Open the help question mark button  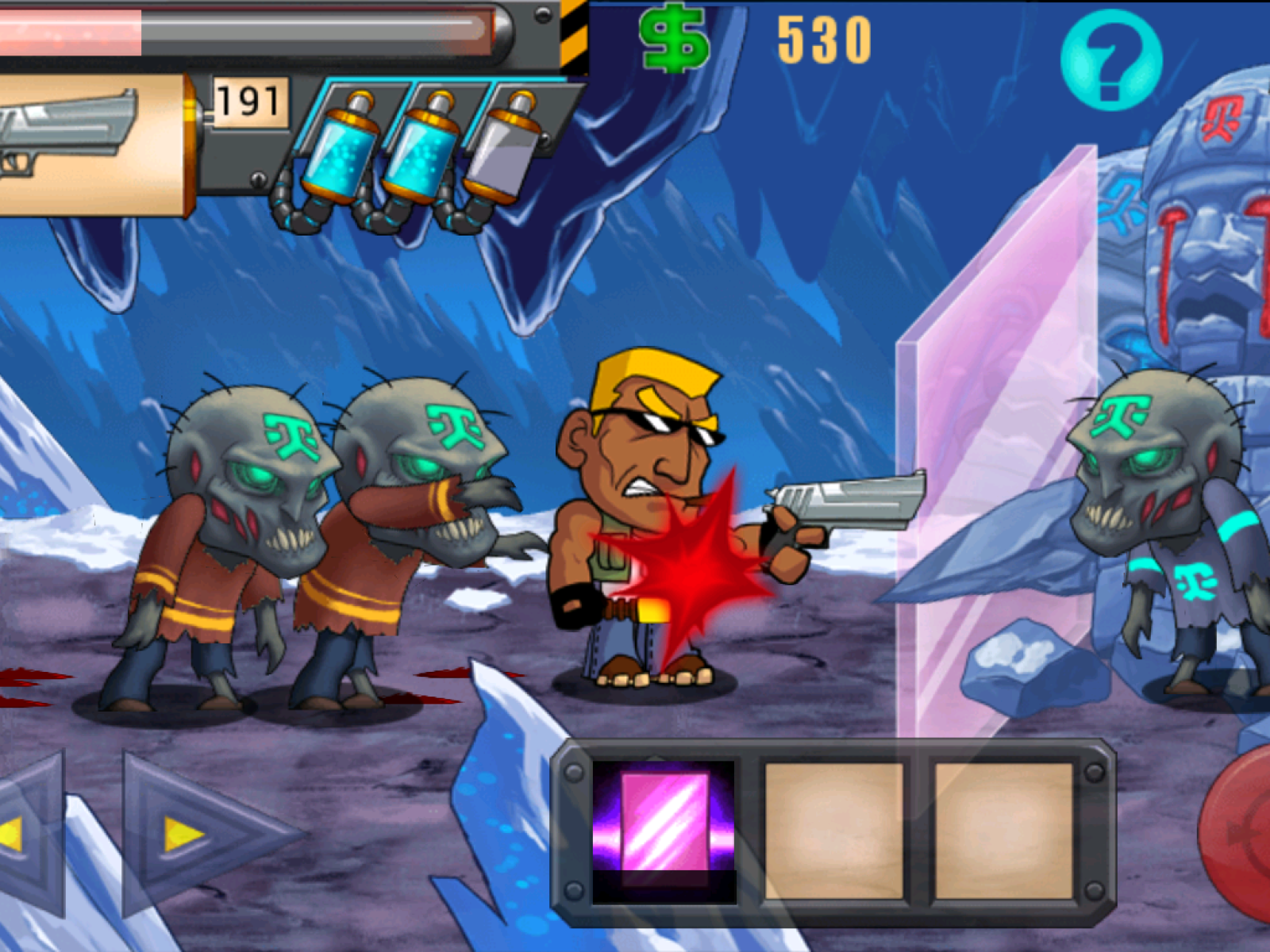tap(1111, 60)
